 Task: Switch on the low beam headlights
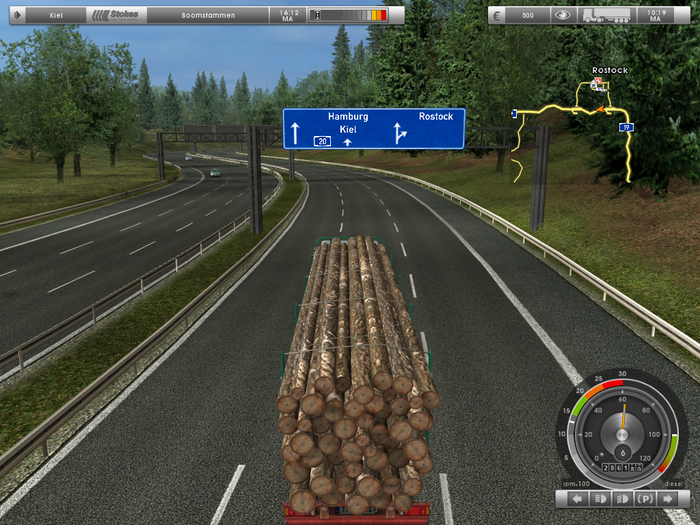tap(622, 498)
